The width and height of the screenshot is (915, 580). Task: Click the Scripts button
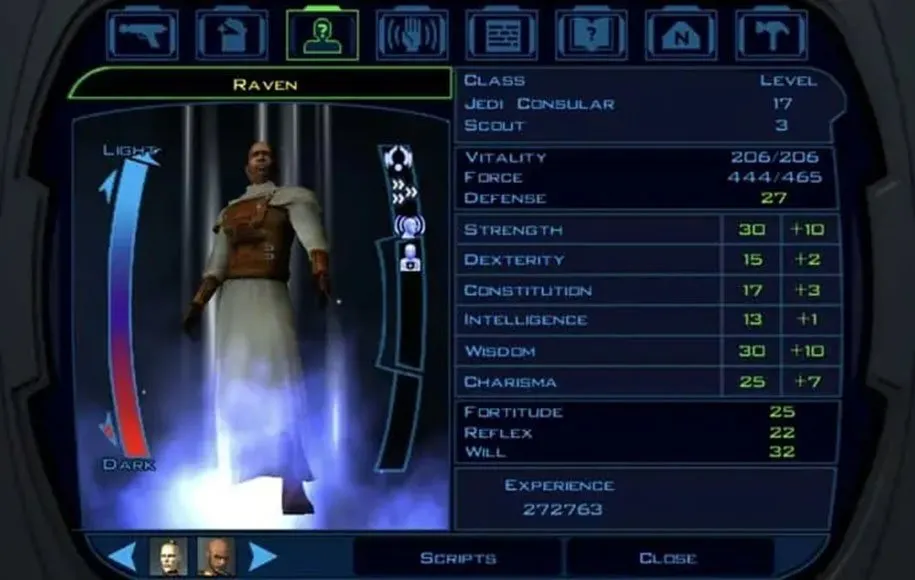coord(458,558)
